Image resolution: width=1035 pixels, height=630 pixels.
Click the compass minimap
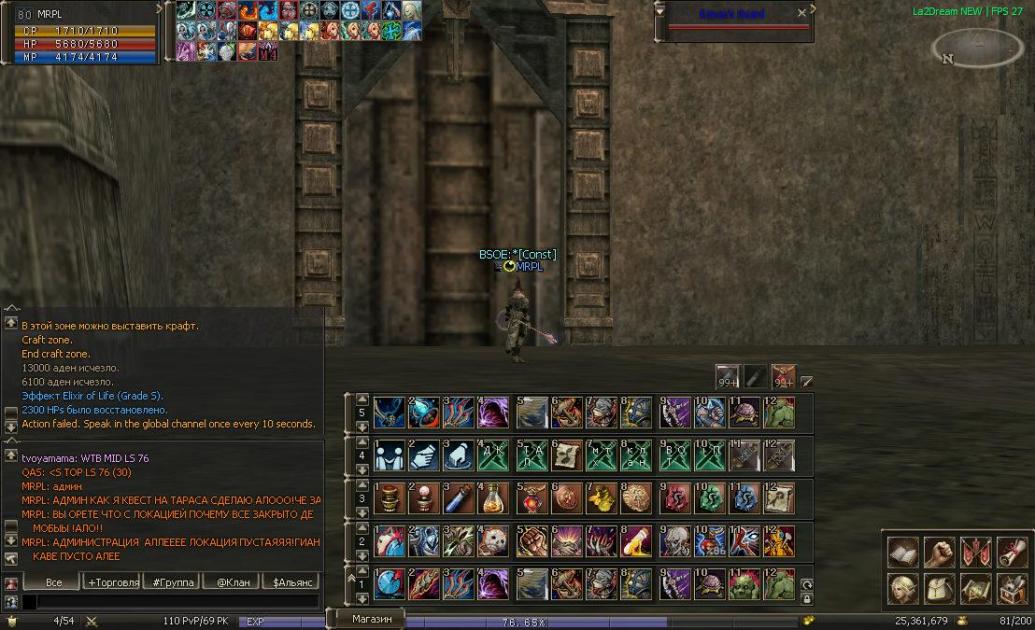pos(977,47)
